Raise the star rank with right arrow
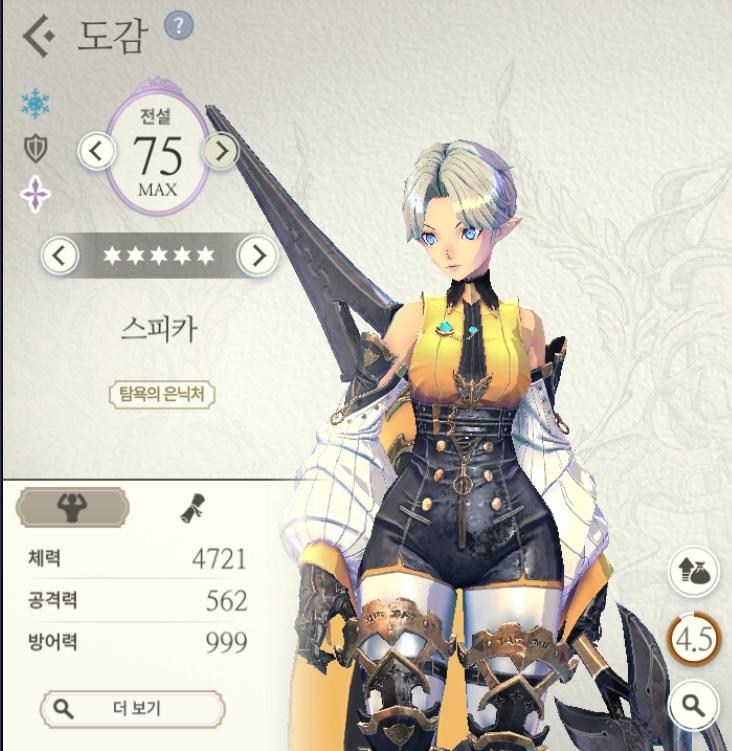This screenshot has width=732, height=751. tap(258, 256)
